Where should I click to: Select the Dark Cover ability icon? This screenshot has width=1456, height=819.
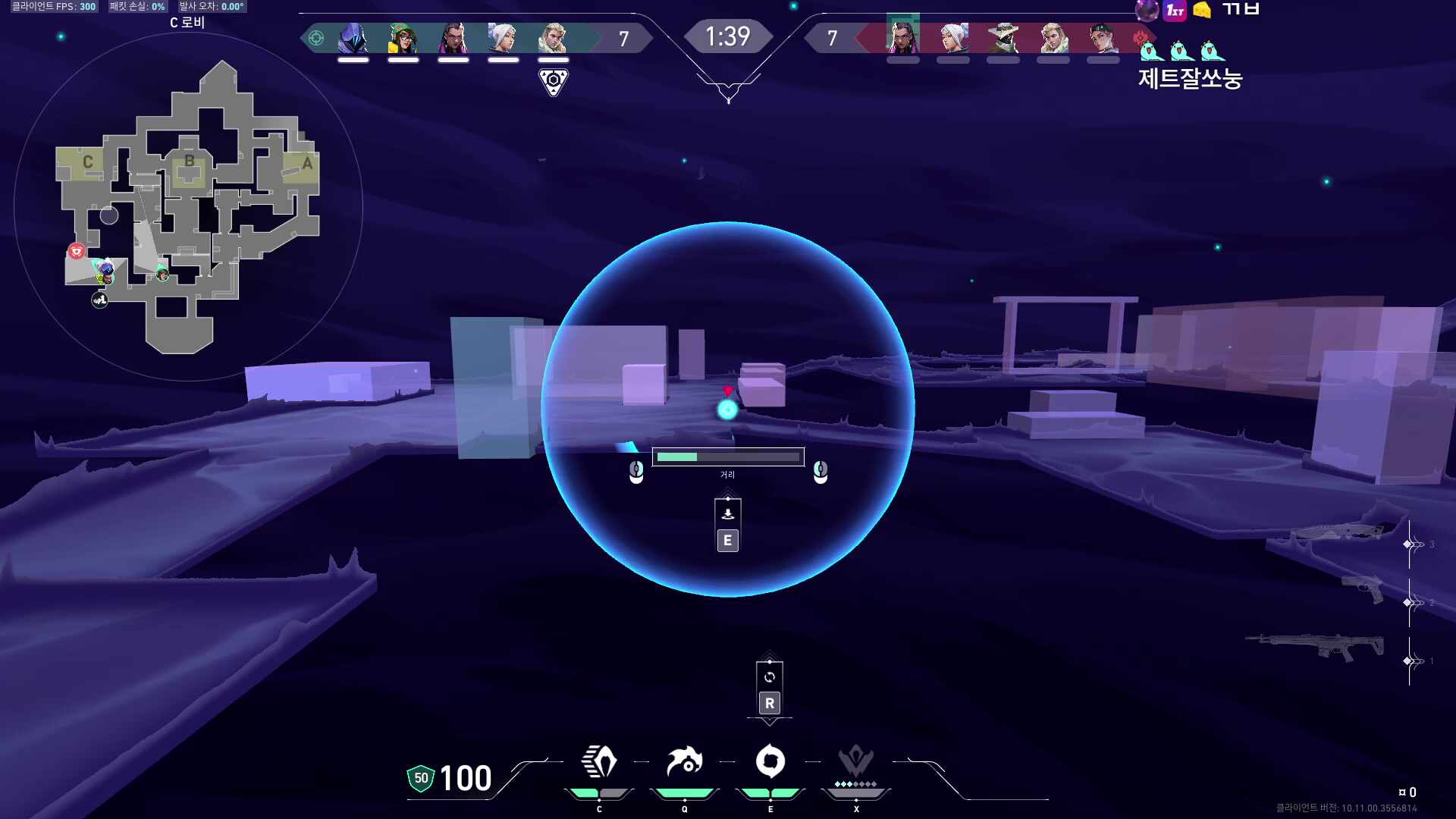[770, 761]
